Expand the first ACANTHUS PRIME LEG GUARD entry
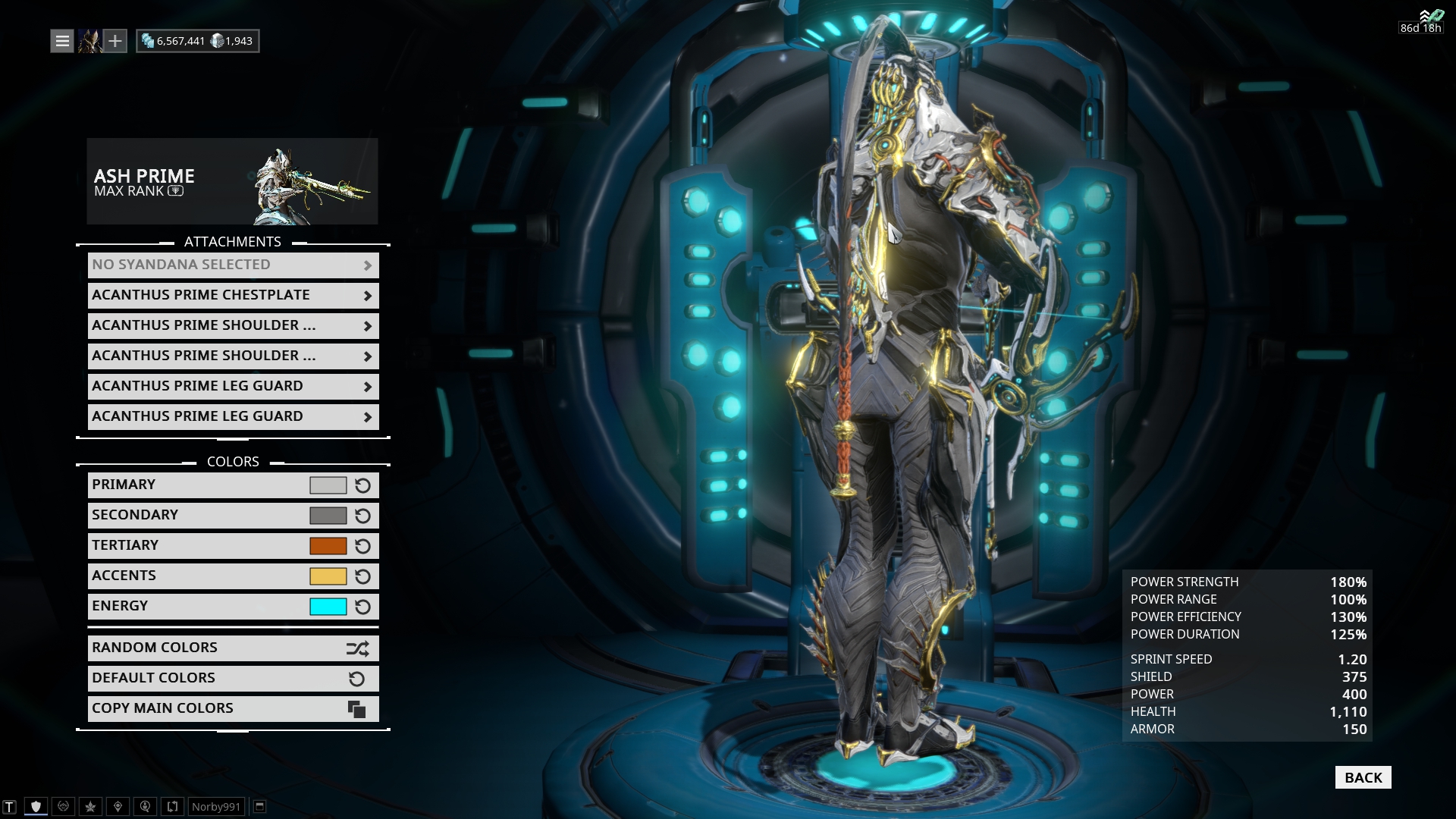This screenshot has height=819, width=1456. [x=233, y=386]
